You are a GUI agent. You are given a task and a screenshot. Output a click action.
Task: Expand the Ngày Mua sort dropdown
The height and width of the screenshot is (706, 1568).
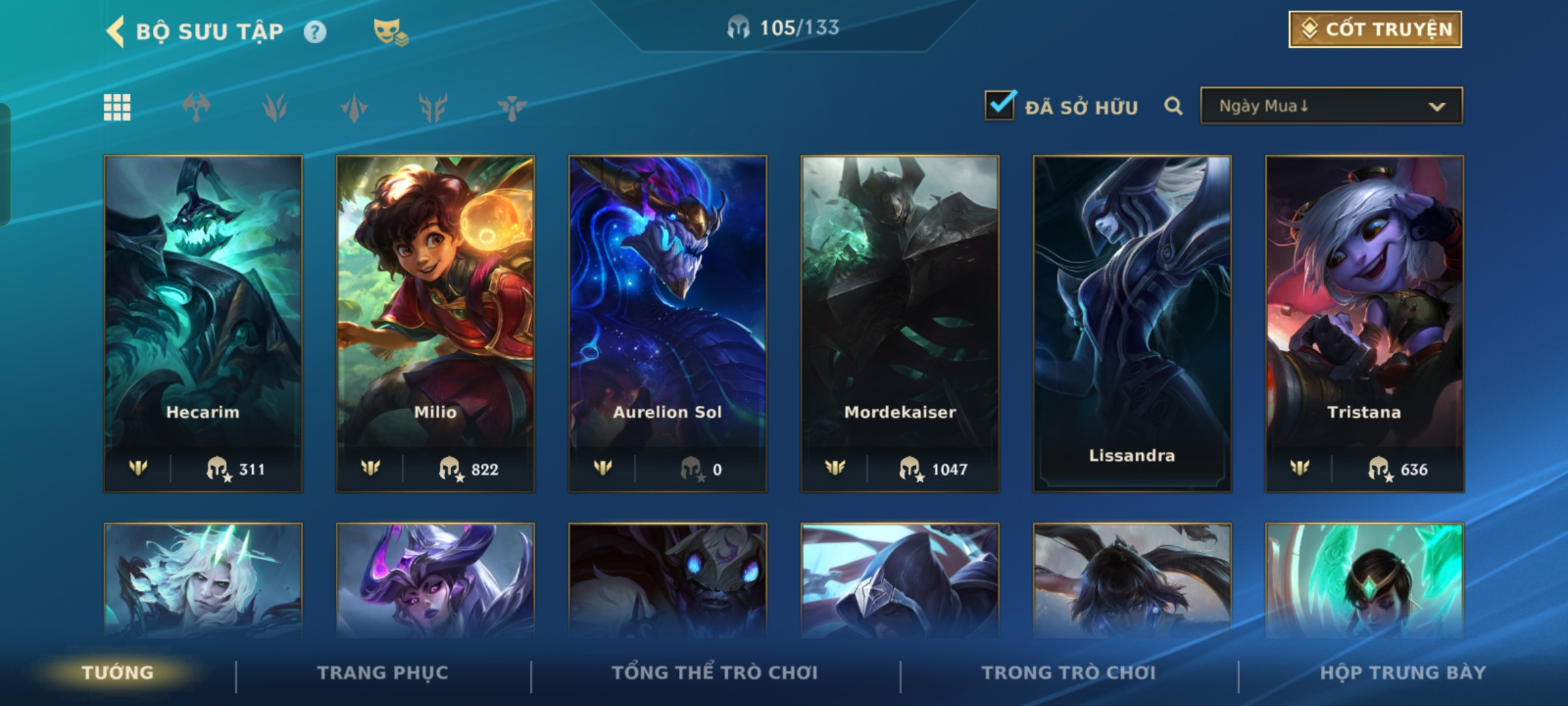click(1331, 106)
